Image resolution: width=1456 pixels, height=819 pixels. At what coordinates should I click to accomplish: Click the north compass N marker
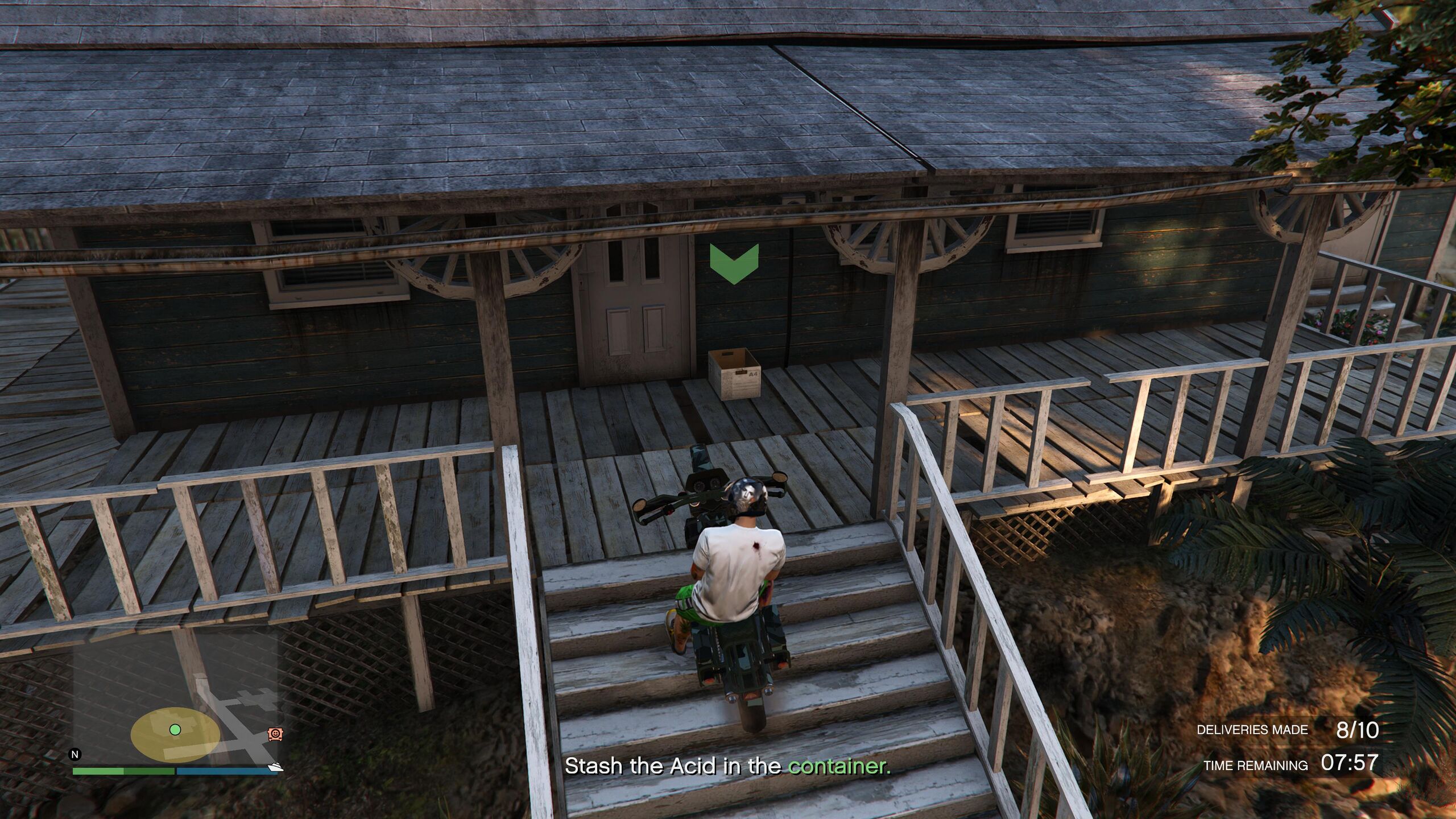[x=75, y=755]
